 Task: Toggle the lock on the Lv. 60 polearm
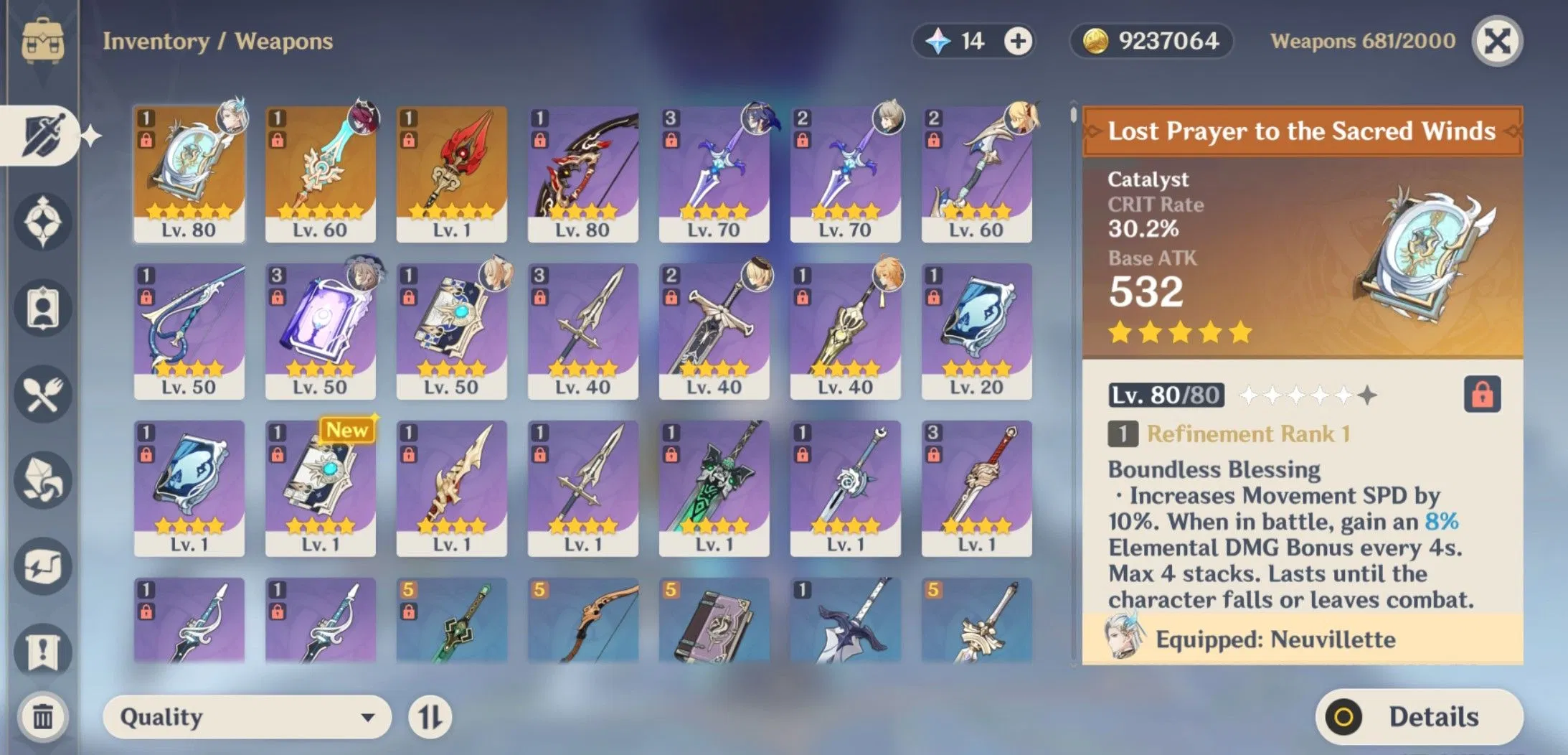(276, 141)
